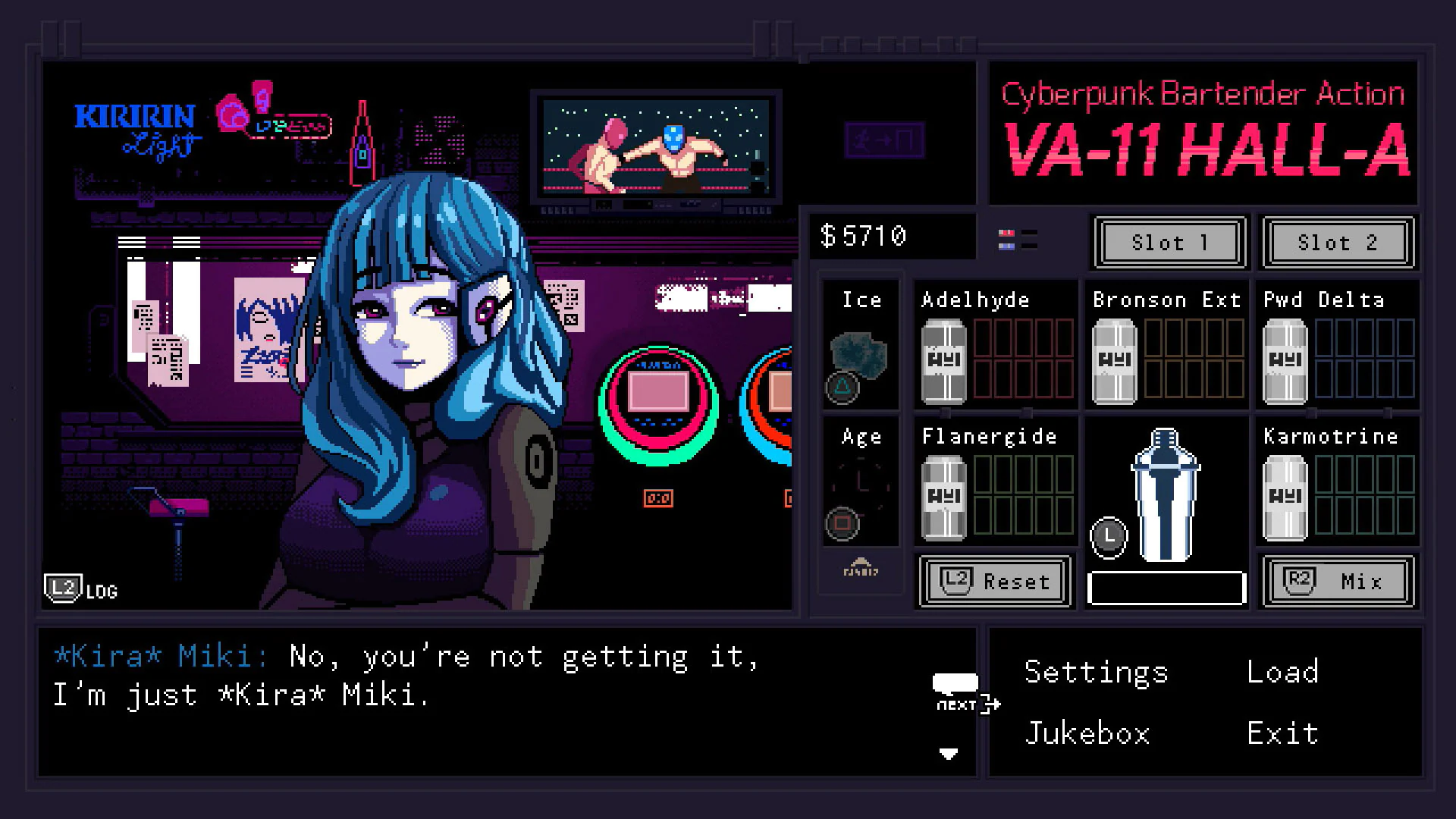Open the Jukebox
This screenshot has width=1456, height=819.
point(1087,732)
